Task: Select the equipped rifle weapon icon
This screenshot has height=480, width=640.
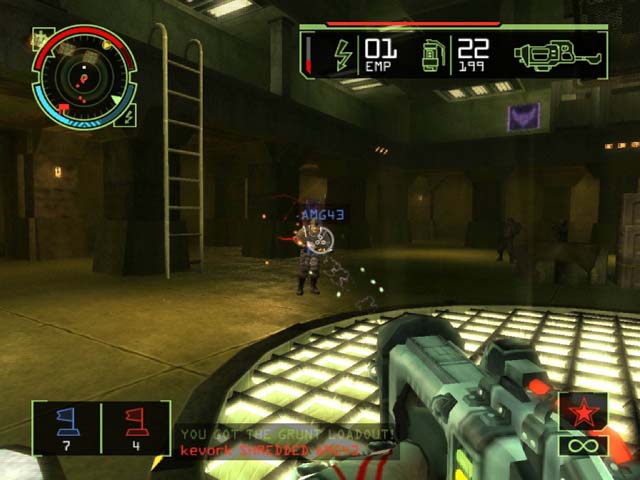Action: [x=559, y=53]
